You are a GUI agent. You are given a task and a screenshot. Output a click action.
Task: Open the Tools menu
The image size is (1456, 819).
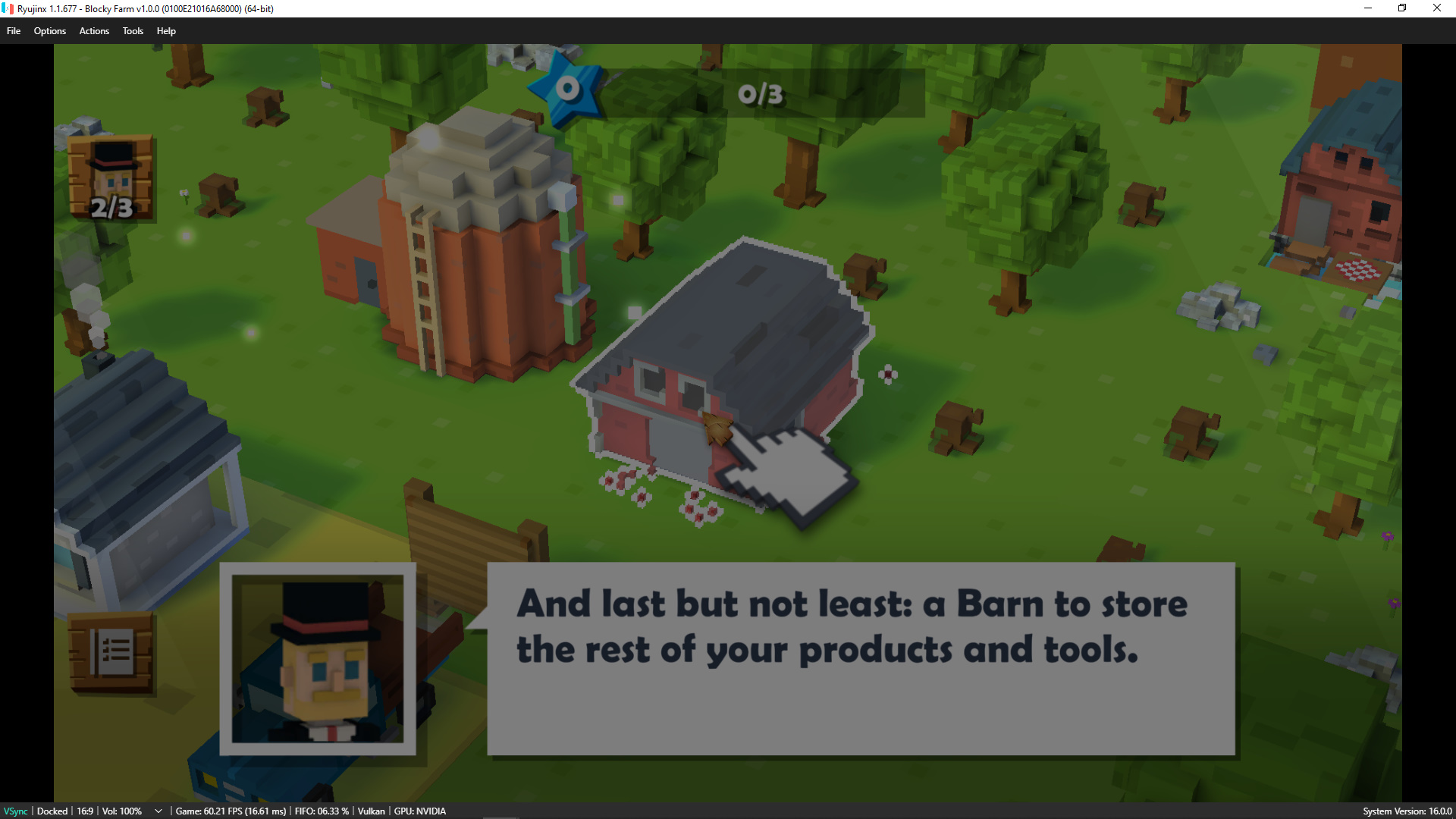click(133, 31)
